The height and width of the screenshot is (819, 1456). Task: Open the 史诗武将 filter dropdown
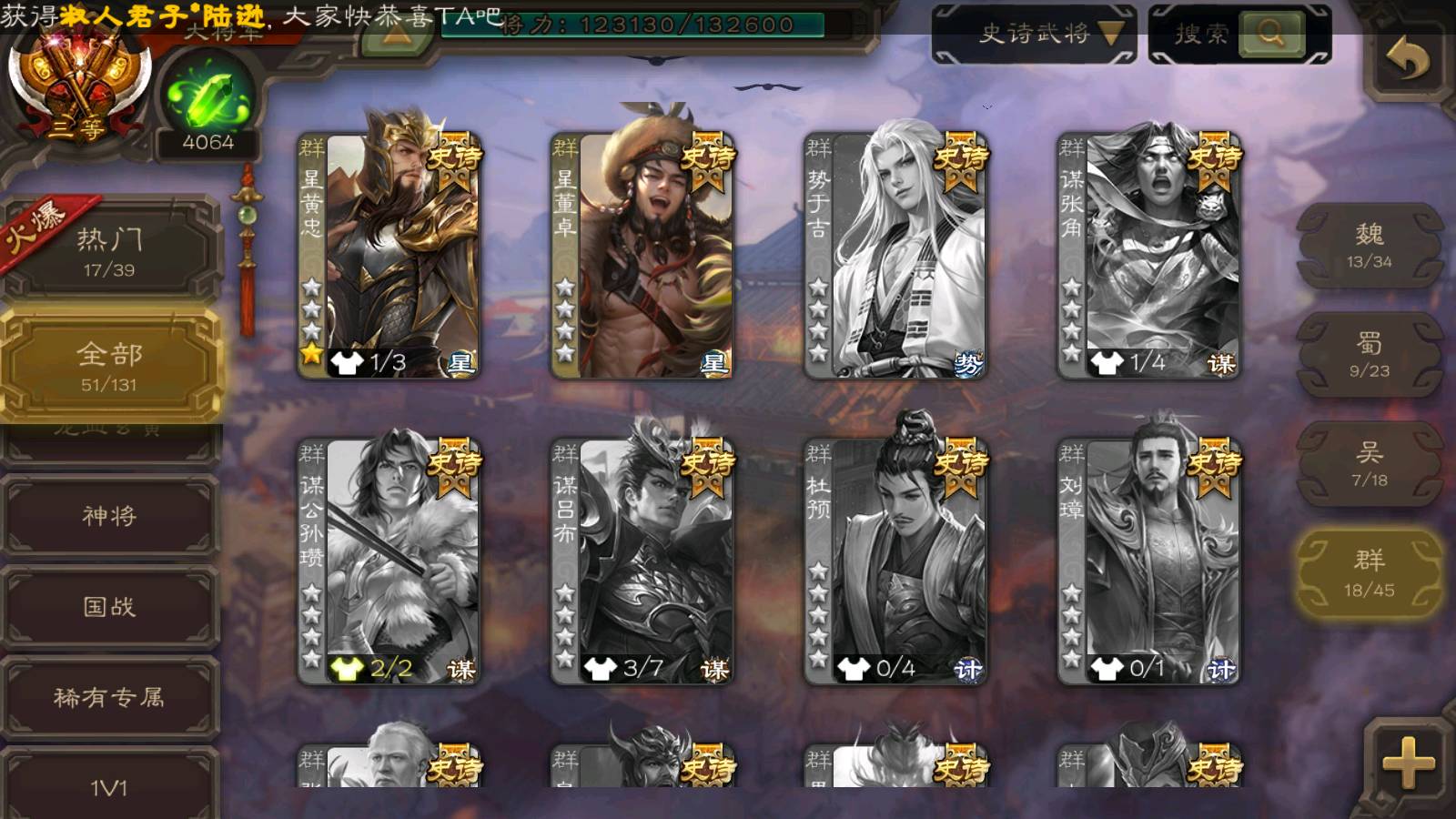1035,35
